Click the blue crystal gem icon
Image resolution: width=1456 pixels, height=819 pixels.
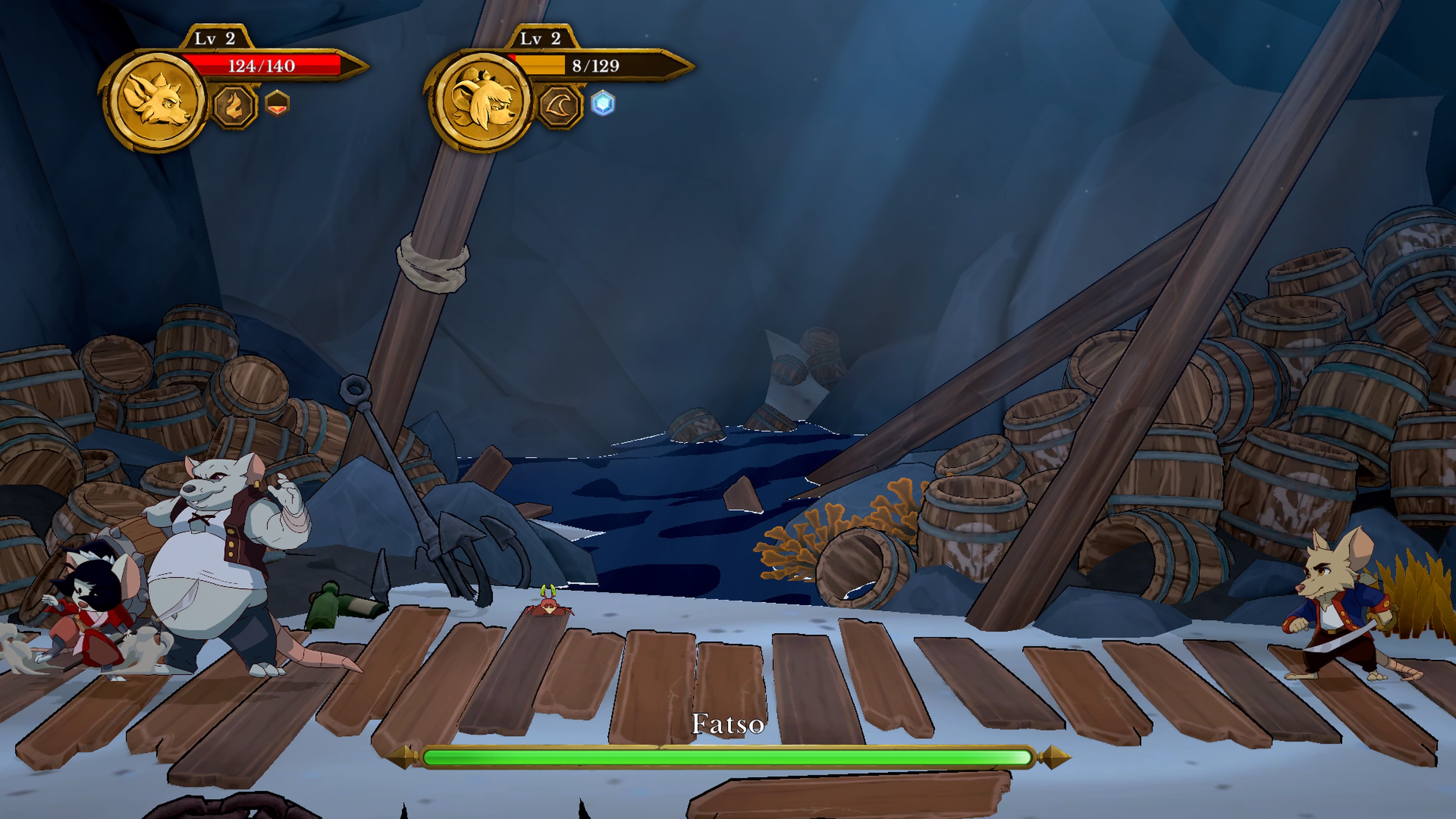coord(603,104)
